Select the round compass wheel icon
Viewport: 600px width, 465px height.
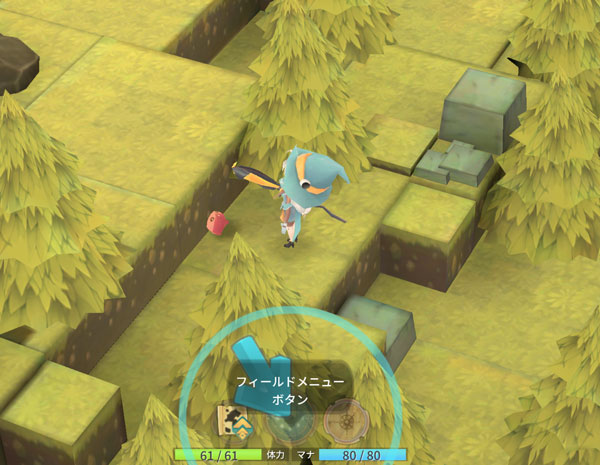(342, 421)
